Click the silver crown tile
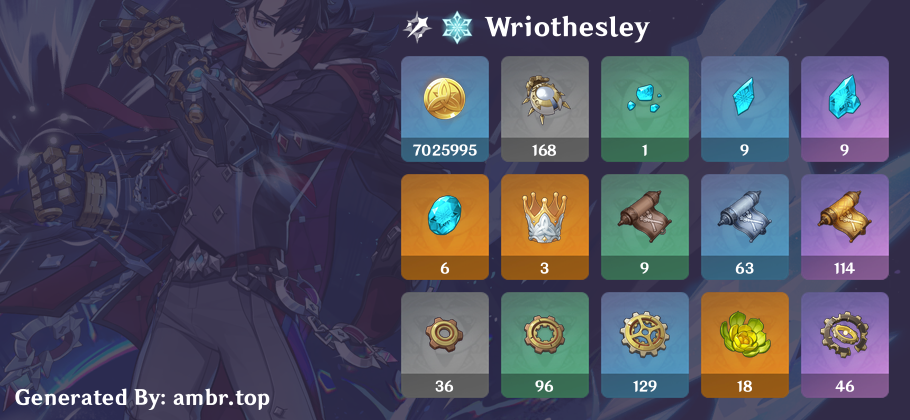The height and width of the screenshot is (420, 910). coord(544,226)
